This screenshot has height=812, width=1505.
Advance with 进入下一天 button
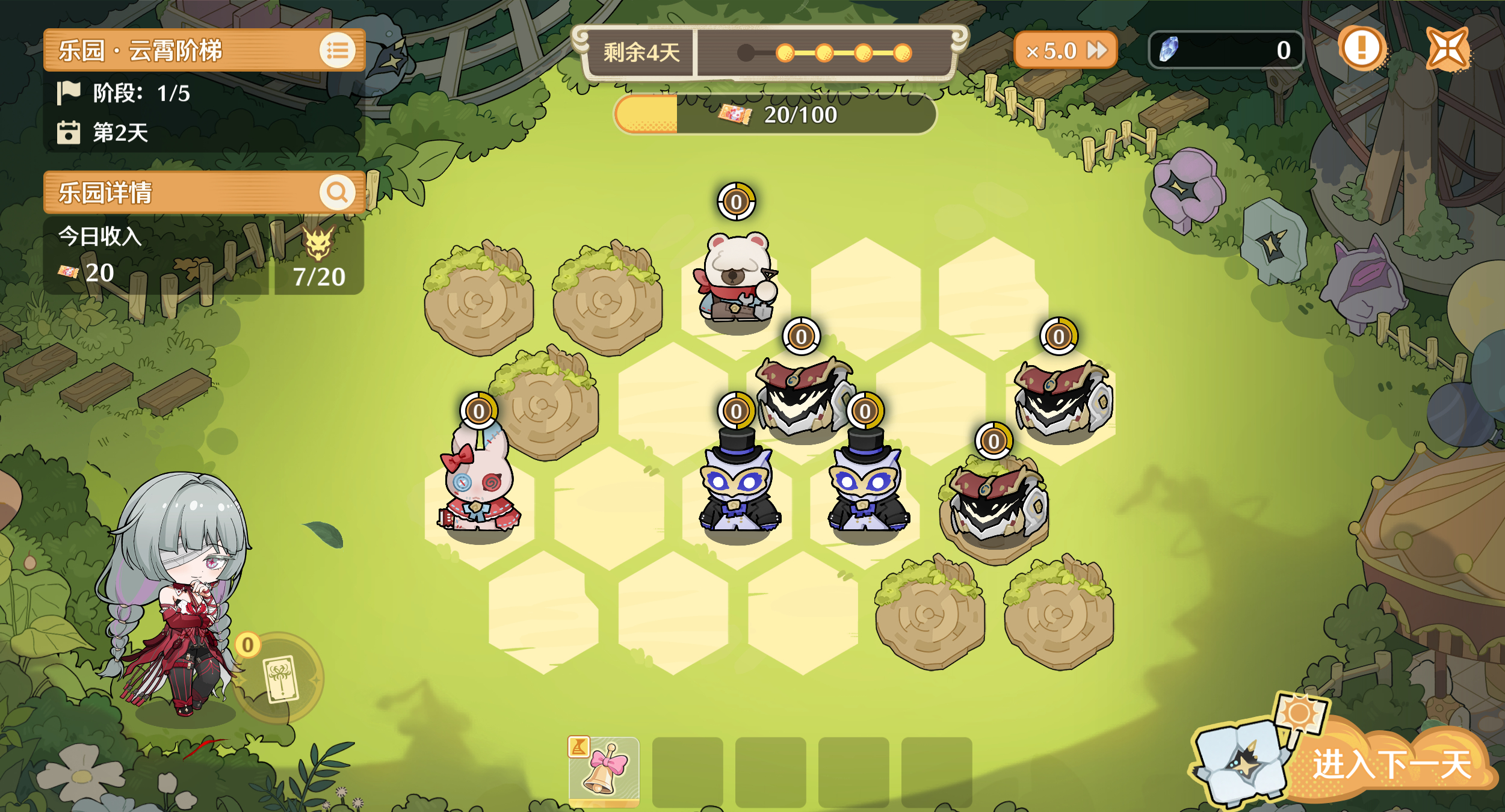click(1390, 764)
